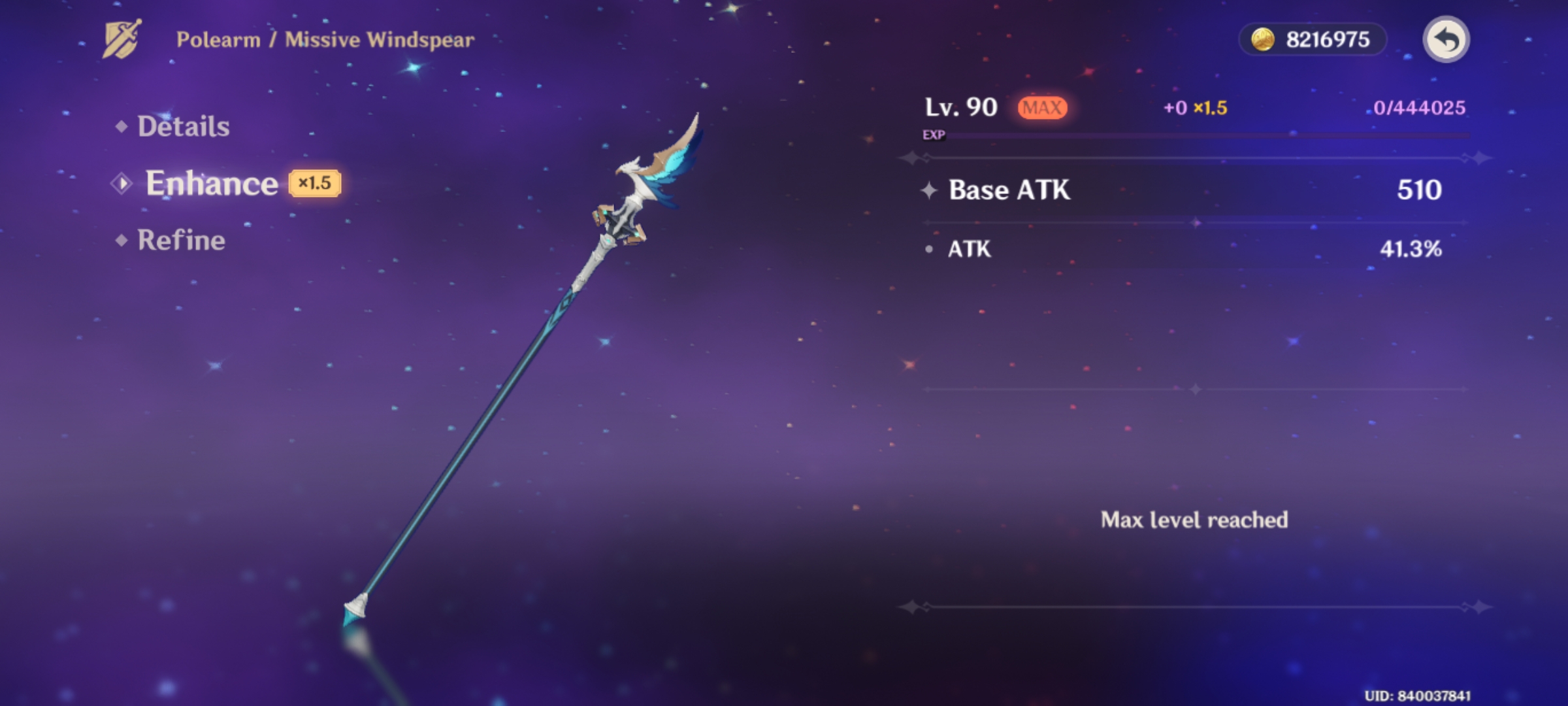Select the Base ATK stat row
The height and width of the screenshot is (706, 1568).
pos(1176,190)
